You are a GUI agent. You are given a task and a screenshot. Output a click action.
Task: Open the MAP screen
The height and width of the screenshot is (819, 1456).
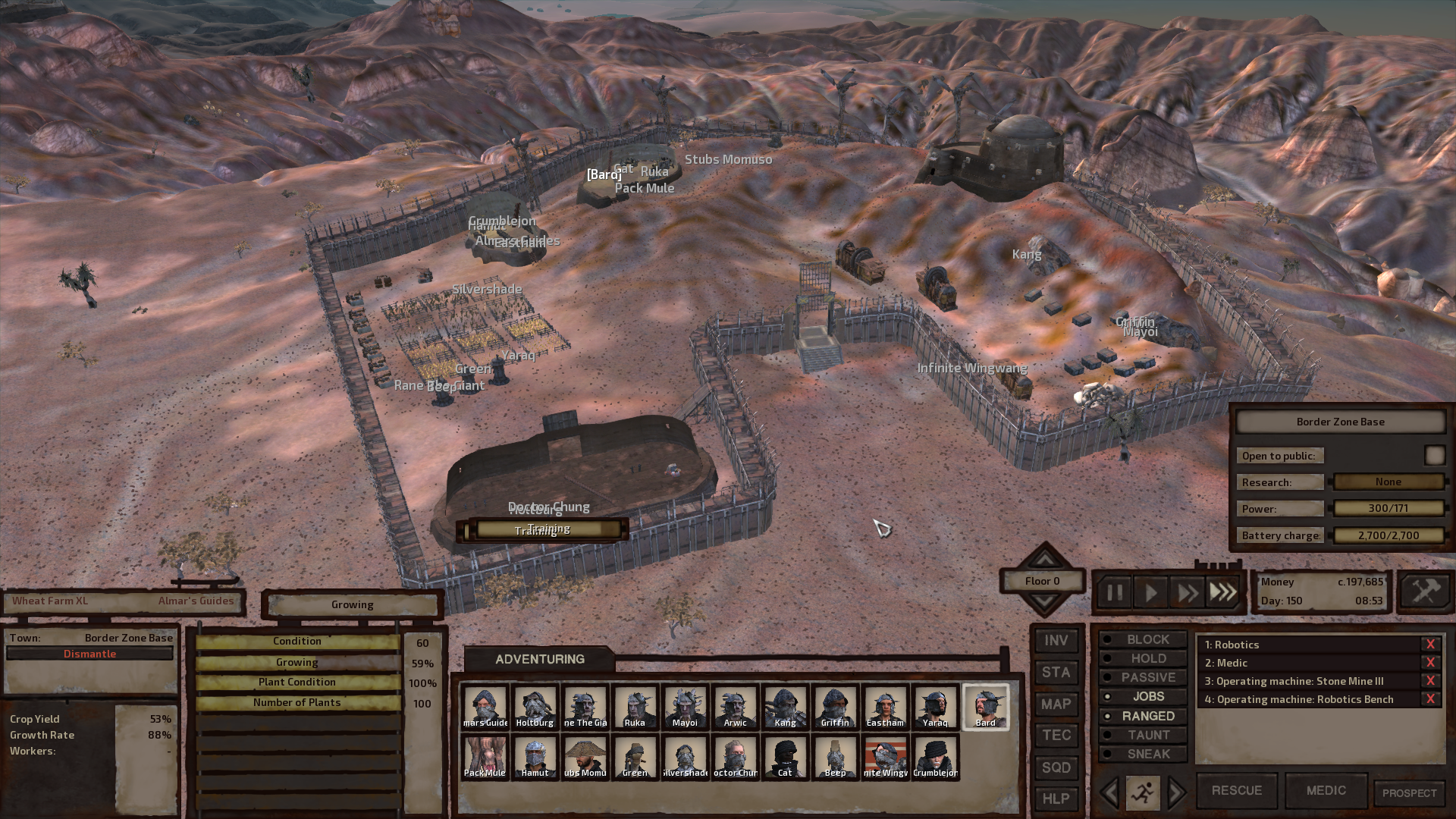pyautogui.click(x=1056, y=704)
